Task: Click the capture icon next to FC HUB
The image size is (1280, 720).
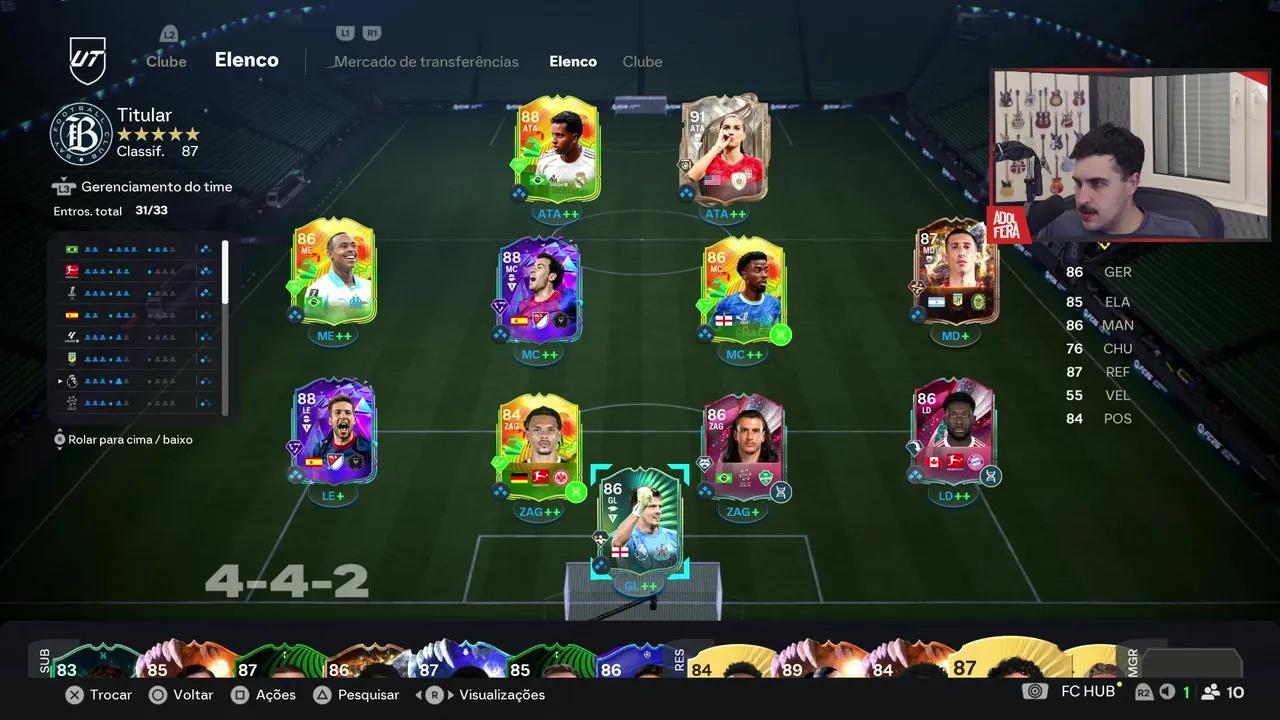Action: point(1035,691)
